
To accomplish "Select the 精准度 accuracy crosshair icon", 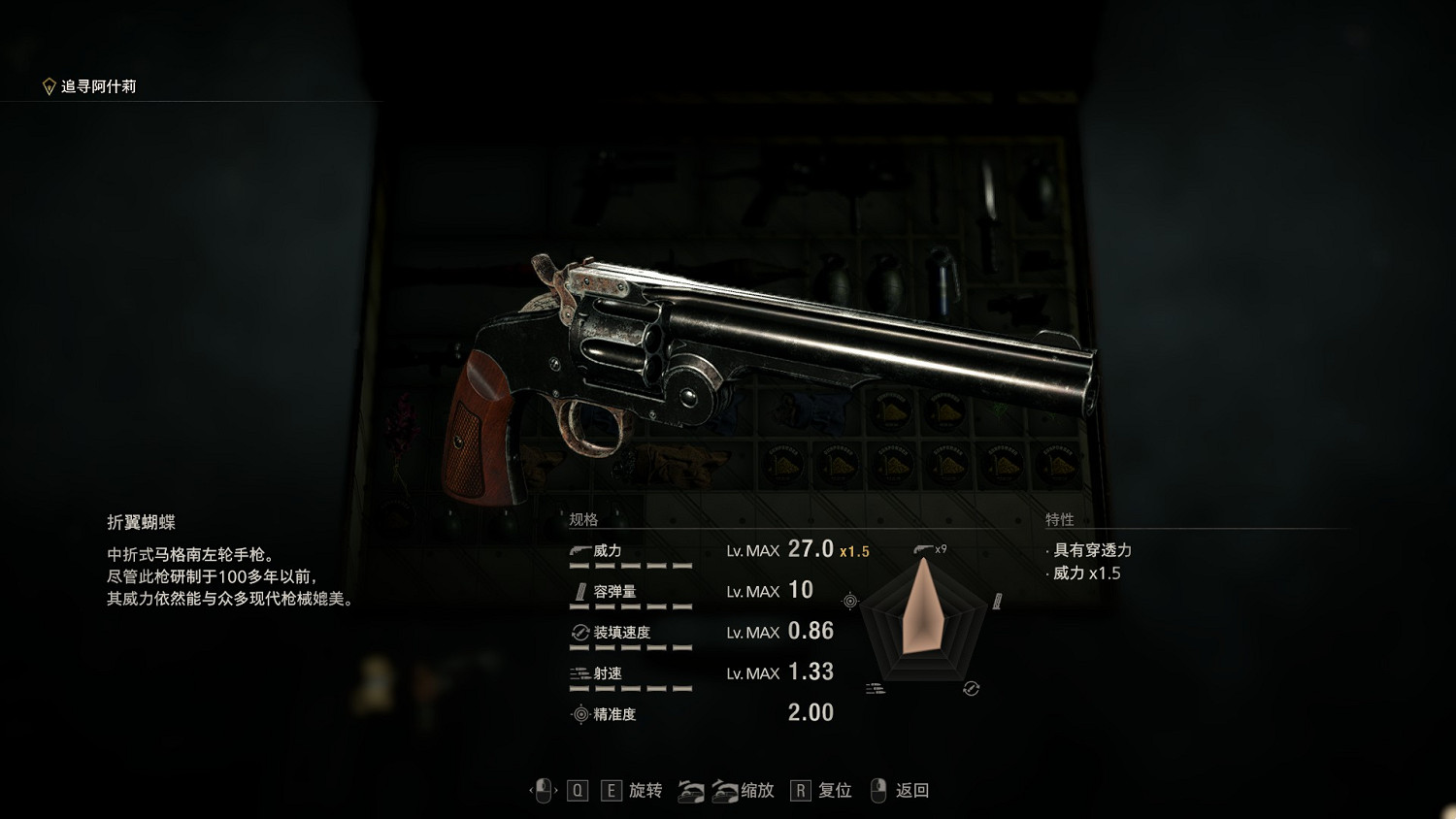I will coord(579,713).
